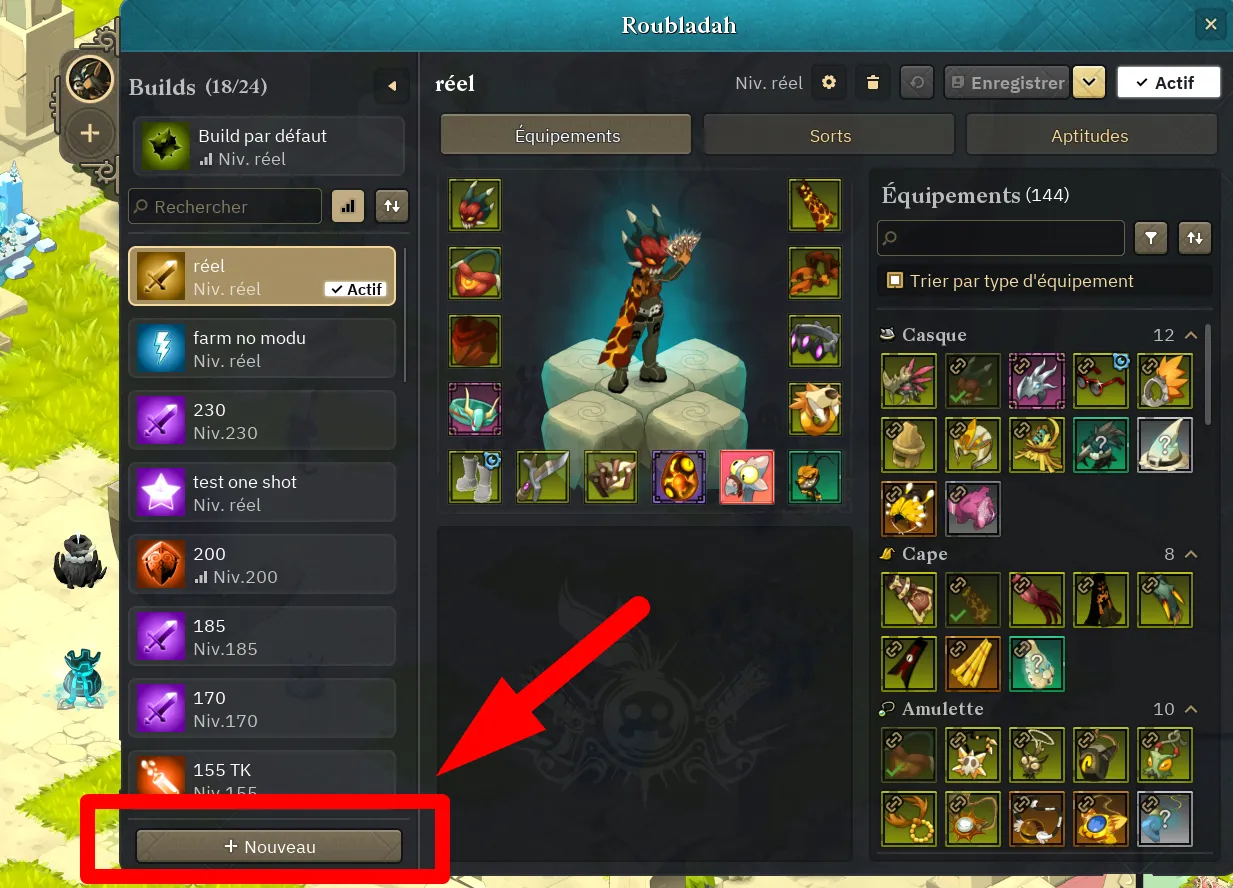The image size is (1233, 888).
Task: Toggle 'Trier par type d'équipement' checkbox
Action: pos(895,281)
